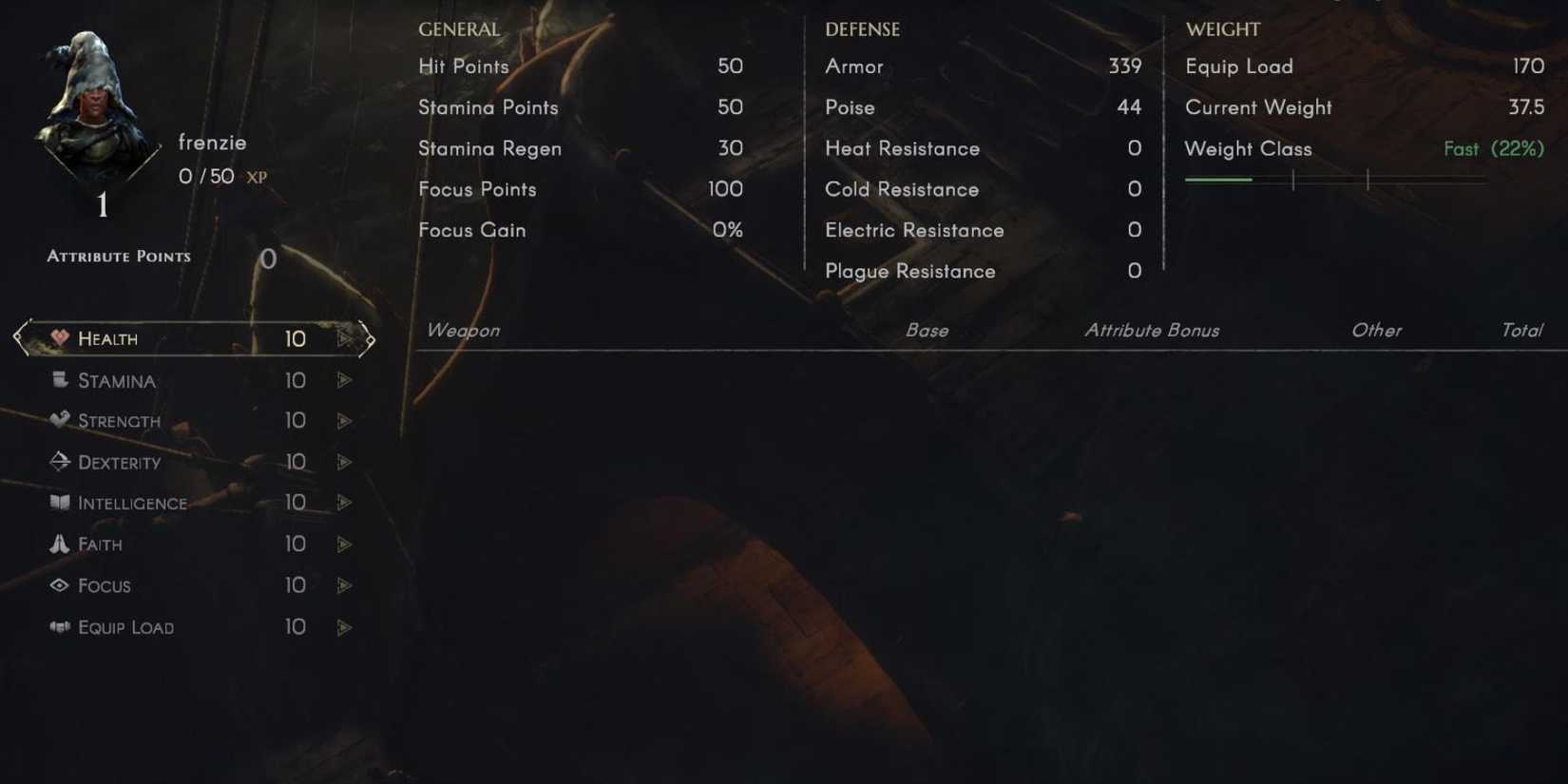
Task: Click the increase arrow beside Equip Load
Action: pos(343,627)
